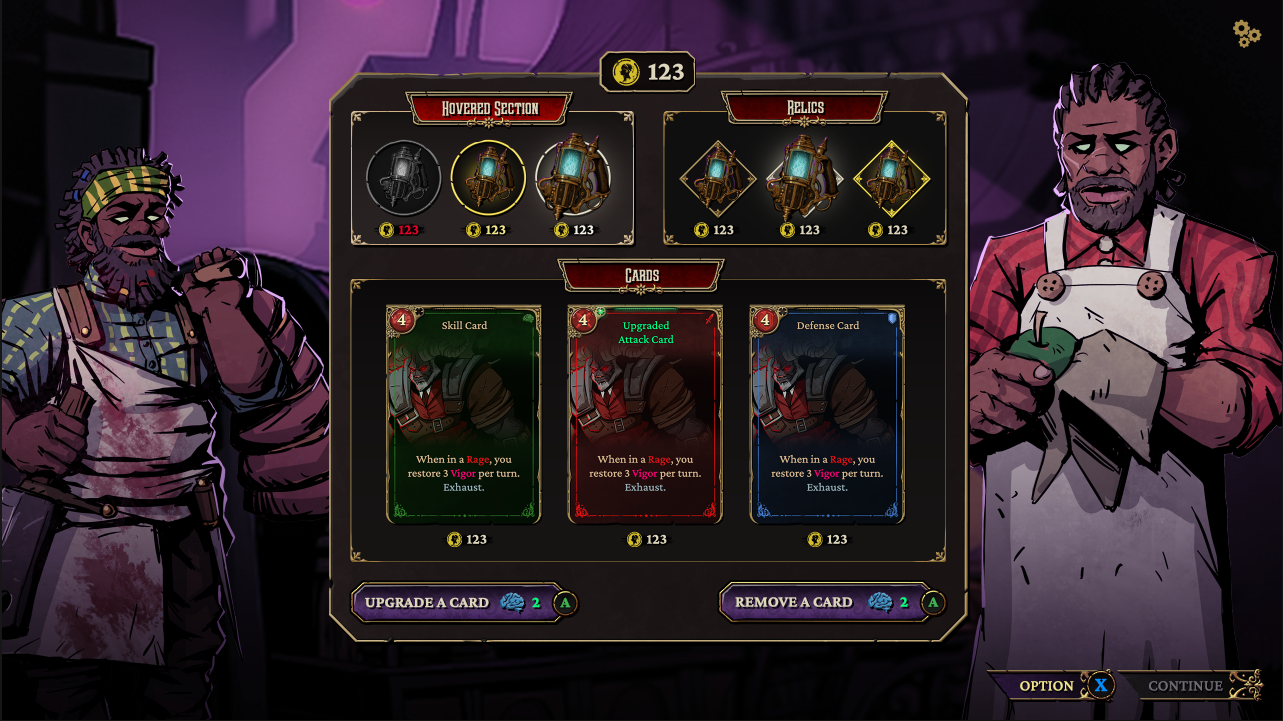Select the large unframed lantern relic
The height and width of the screenshot is (721, 1283).
click(802, 178)
